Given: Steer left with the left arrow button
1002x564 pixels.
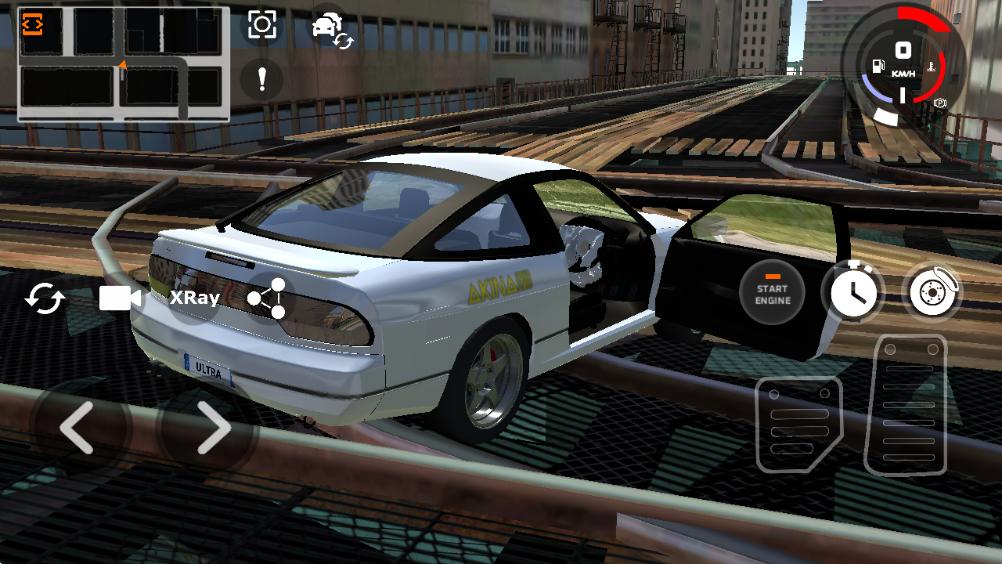Looking at the screenshot, I should point(77,428).
